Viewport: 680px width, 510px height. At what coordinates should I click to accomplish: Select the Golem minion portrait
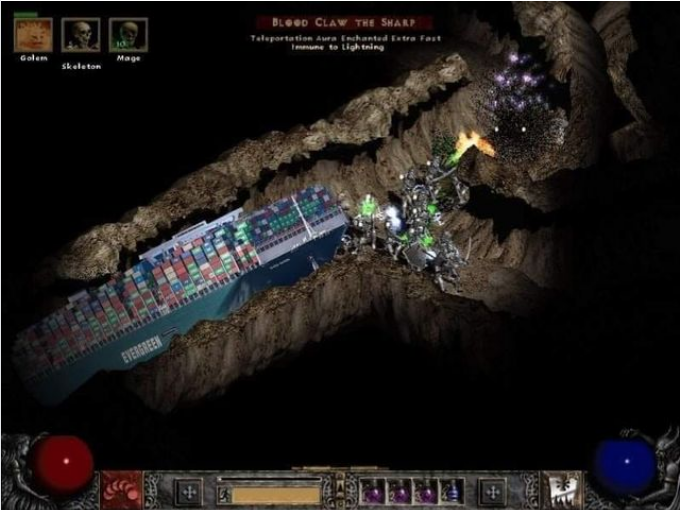[x=33, y=35]
